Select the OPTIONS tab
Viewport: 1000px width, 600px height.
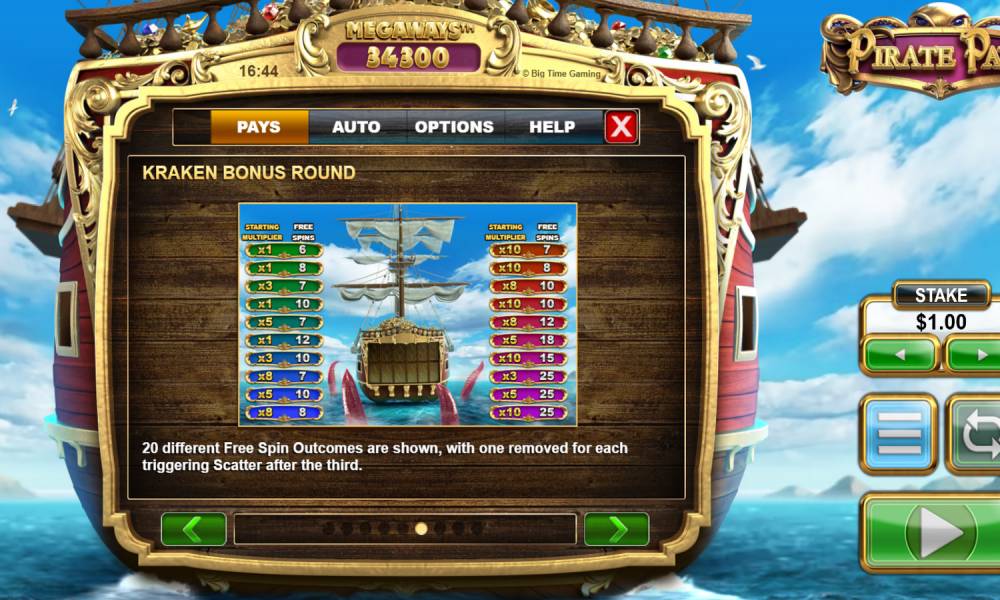tap(454, 127)
